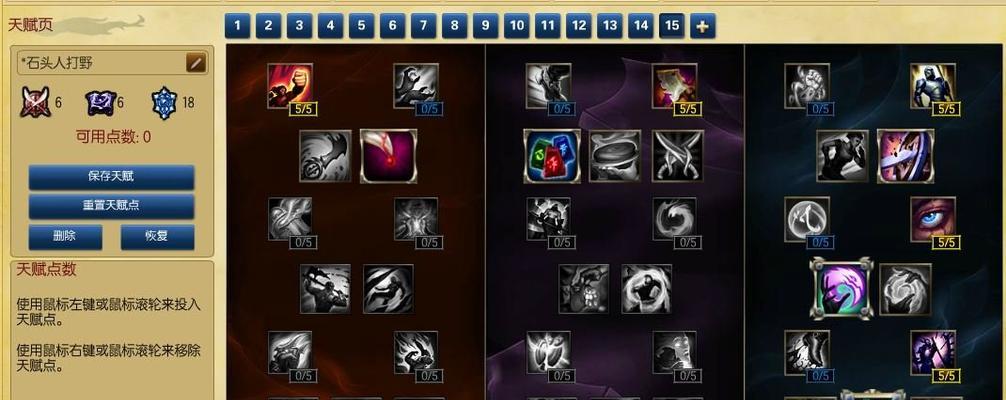Choose the red, green and blue cards mastery

point(552,155)
